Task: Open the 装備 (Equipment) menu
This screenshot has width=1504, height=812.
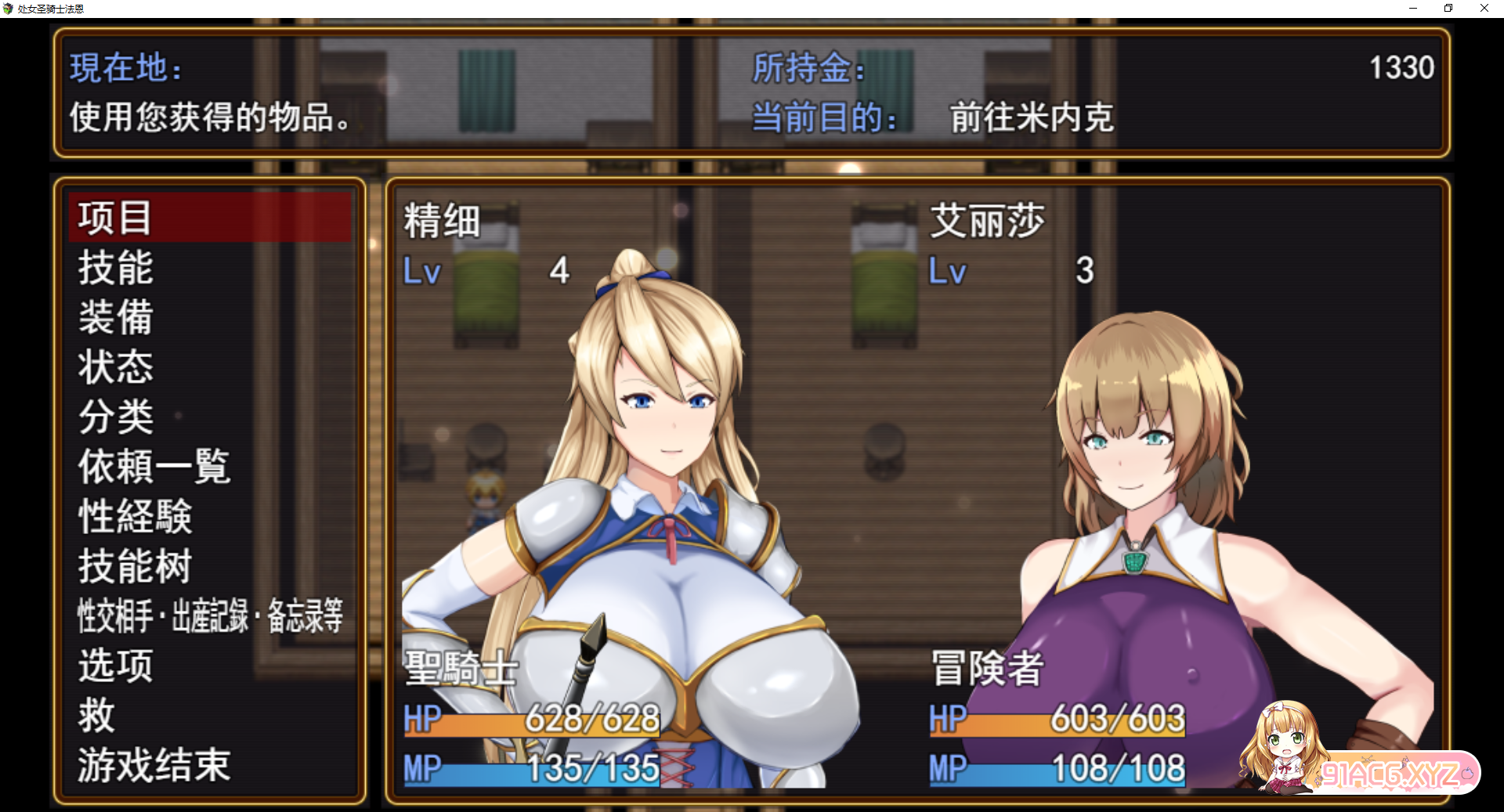Action: (116, 318)
